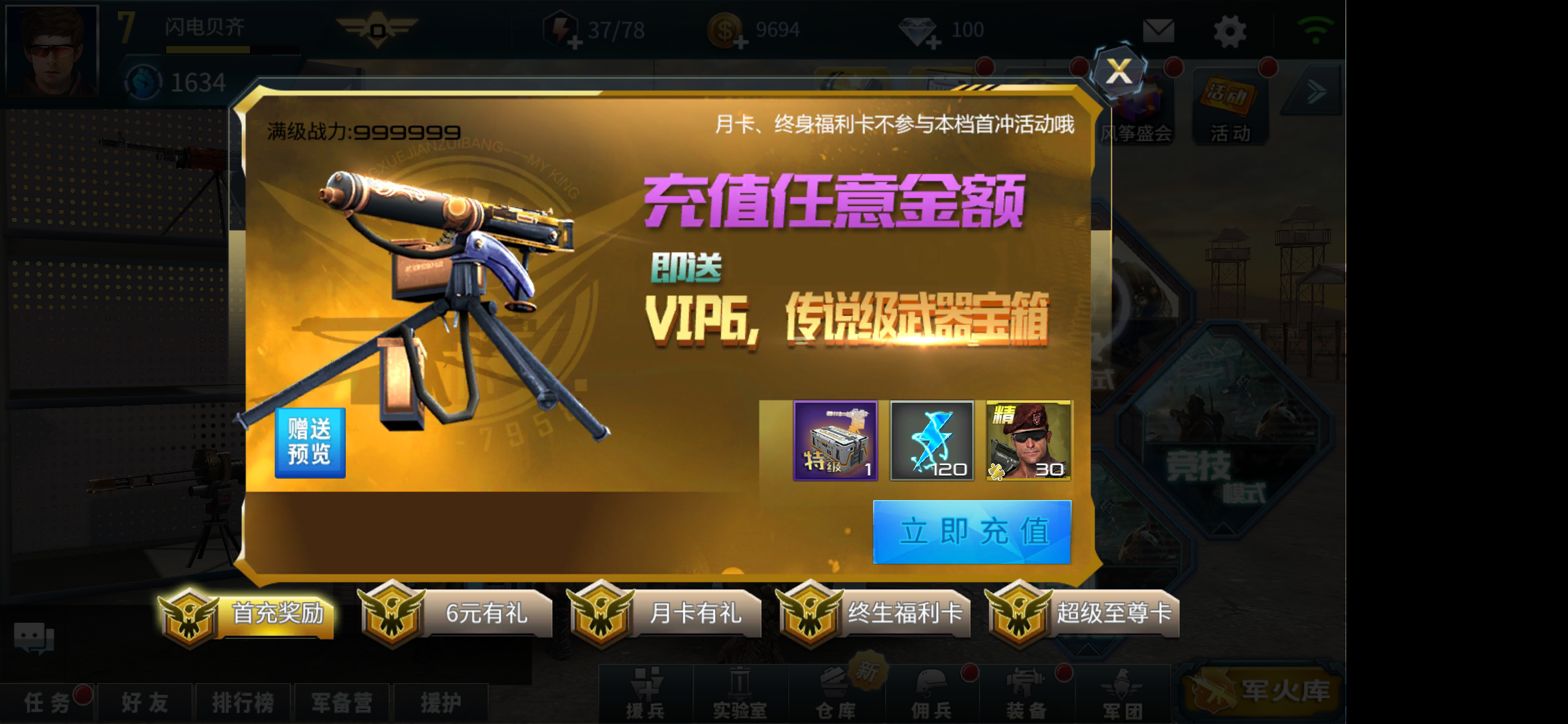Click the player avatar portrait
Viewport: 1568px width, 724px height.
click(x=52, y=50)
